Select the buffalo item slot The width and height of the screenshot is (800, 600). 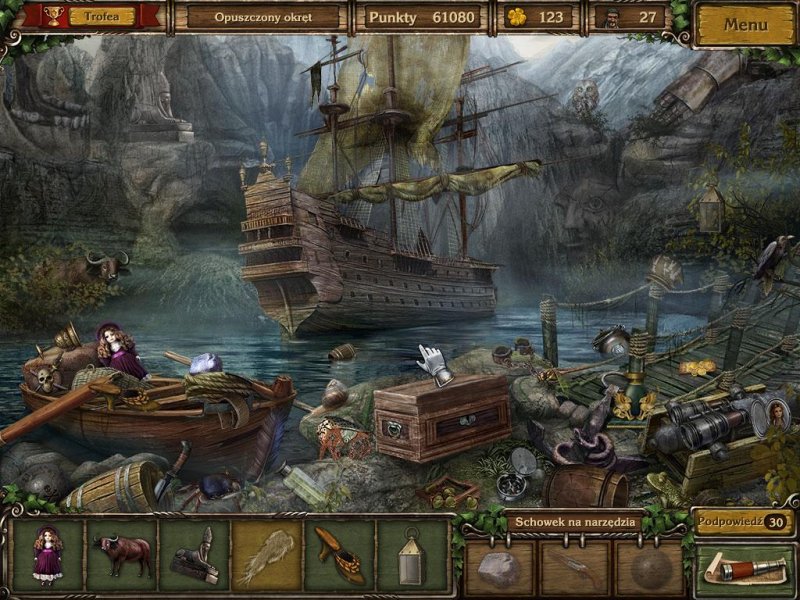tap(121, 555)
